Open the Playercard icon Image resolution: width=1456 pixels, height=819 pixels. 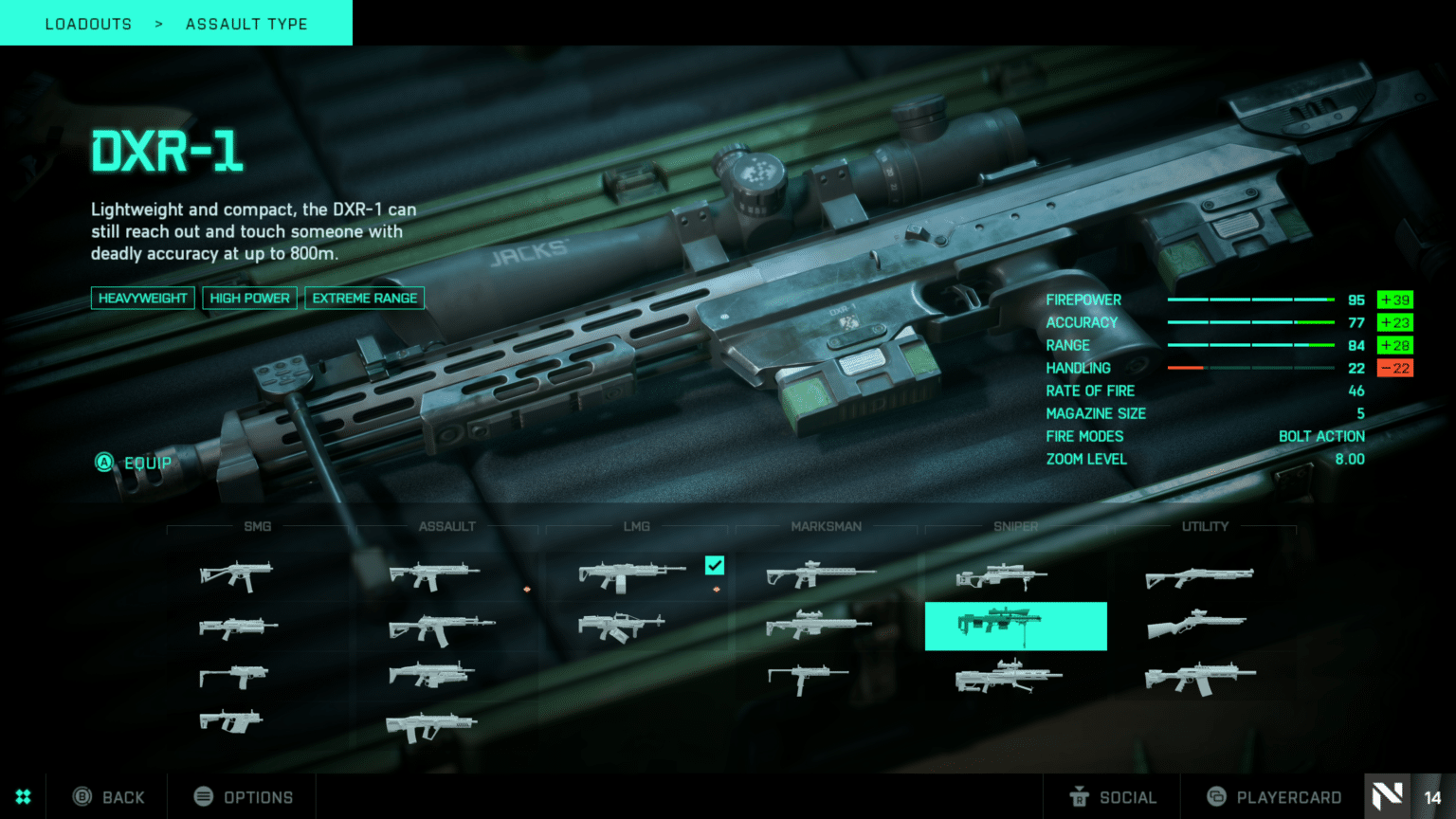pyautogui.click(x=1218, y=796)
